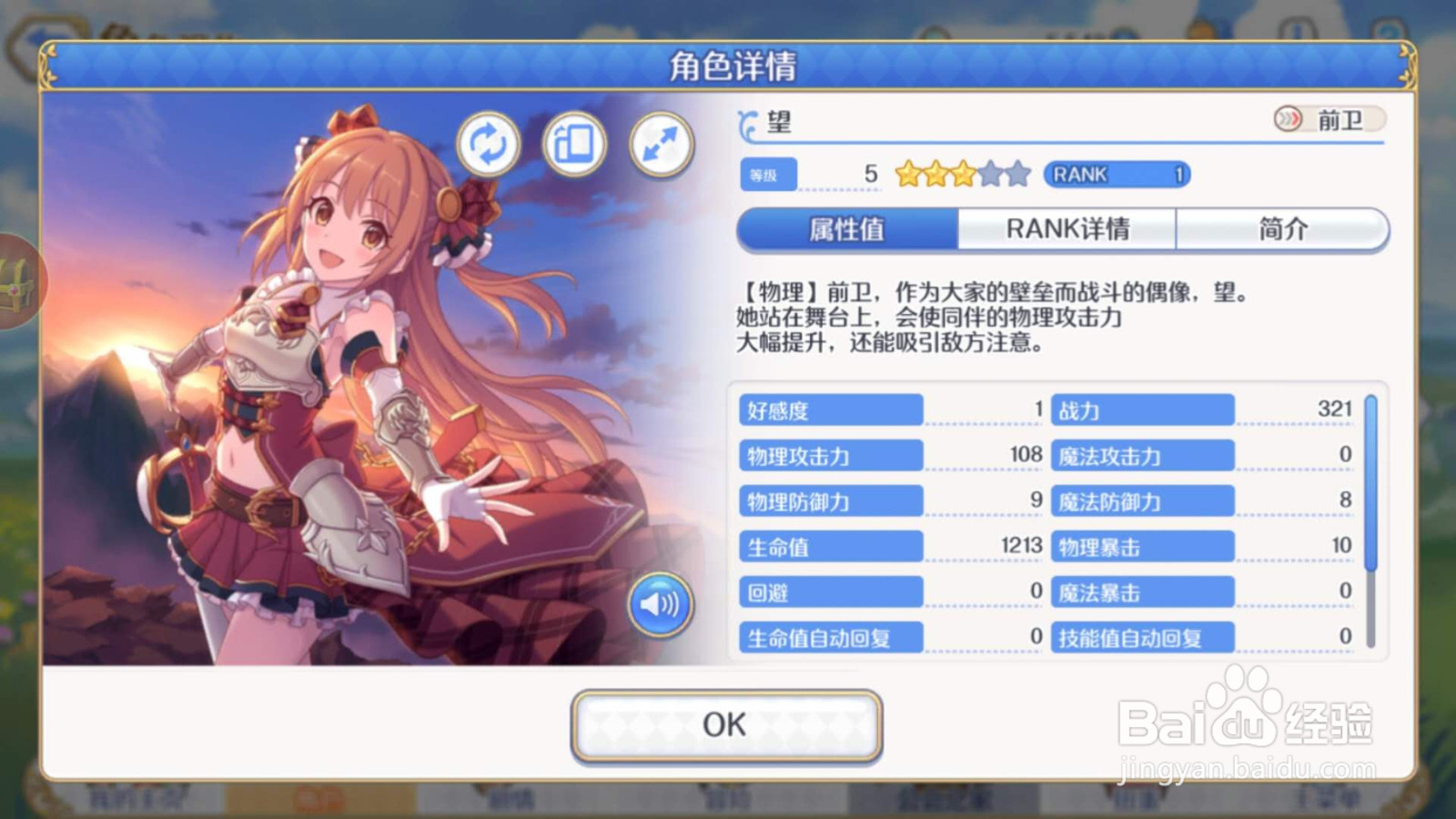
Task: Switch to the RANK详情 tab
Action: click(1070, 229)
